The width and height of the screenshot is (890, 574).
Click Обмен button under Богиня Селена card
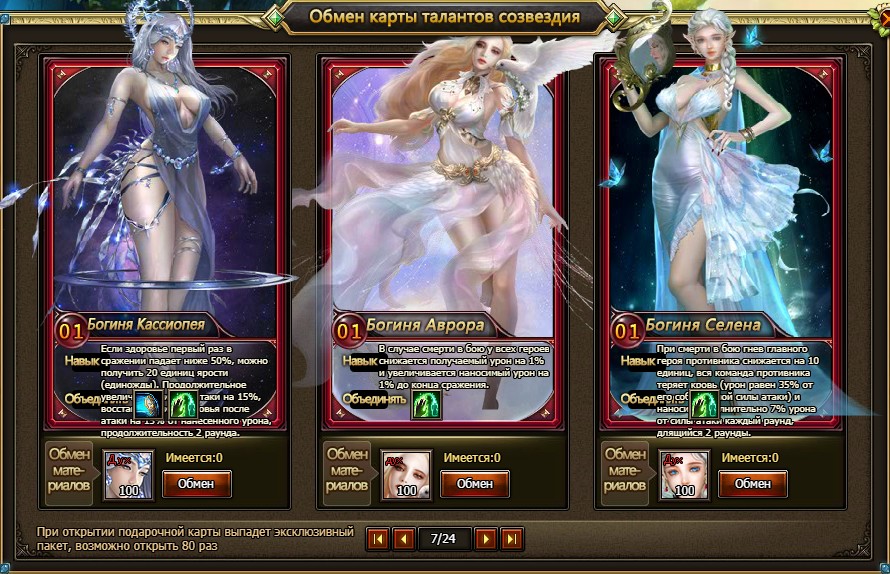coord(753,484)
